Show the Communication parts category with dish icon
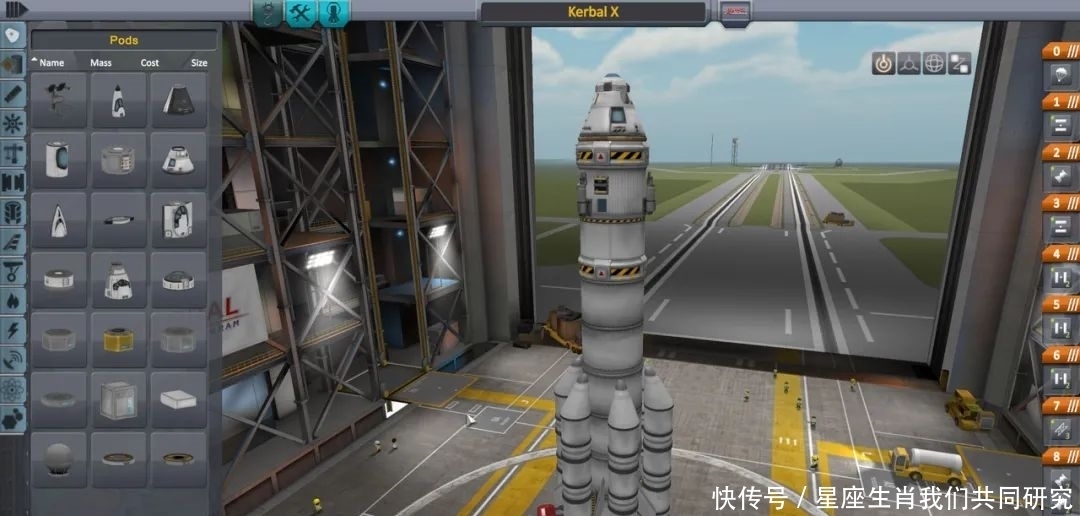This screenshot has width=1080, height=516. [x=12, y=357]
